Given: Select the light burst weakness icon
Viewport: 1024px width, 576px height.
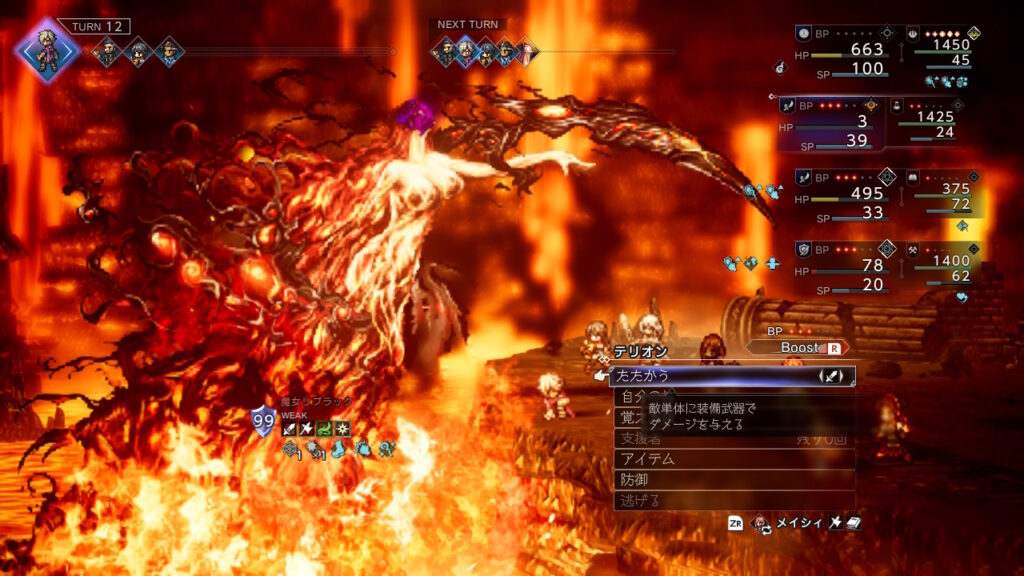Looking at the screenshot, I should [x=343, y=429].
